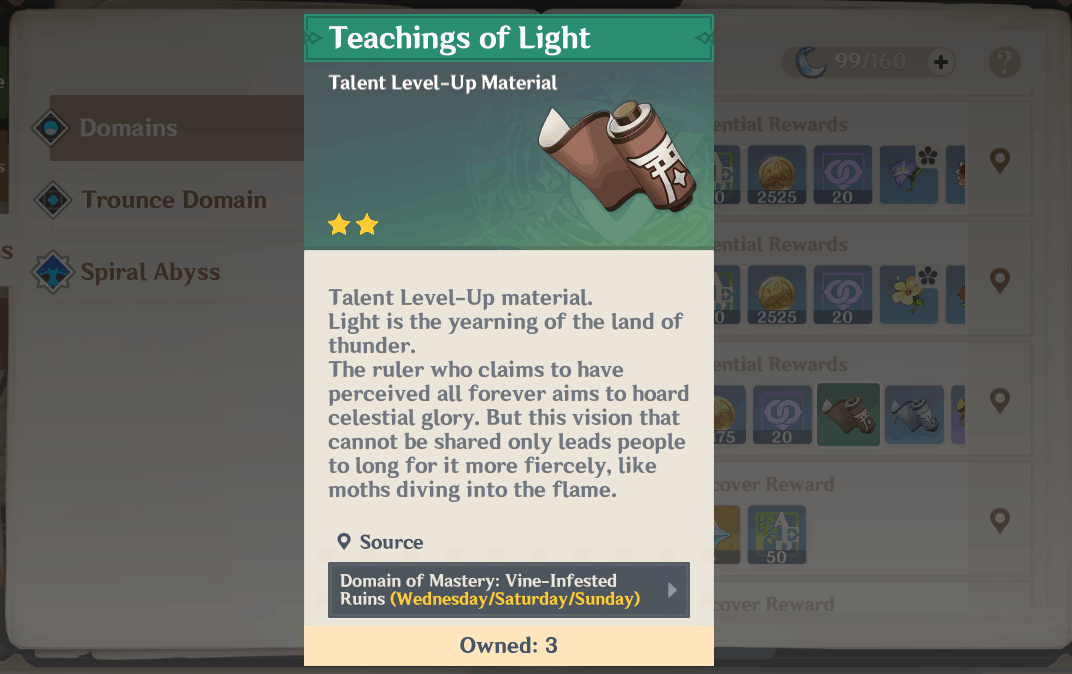Select the green book reward showing 50
This screenshot has width=1072, height=674.
pyautogui.click(x=776, y=534)
